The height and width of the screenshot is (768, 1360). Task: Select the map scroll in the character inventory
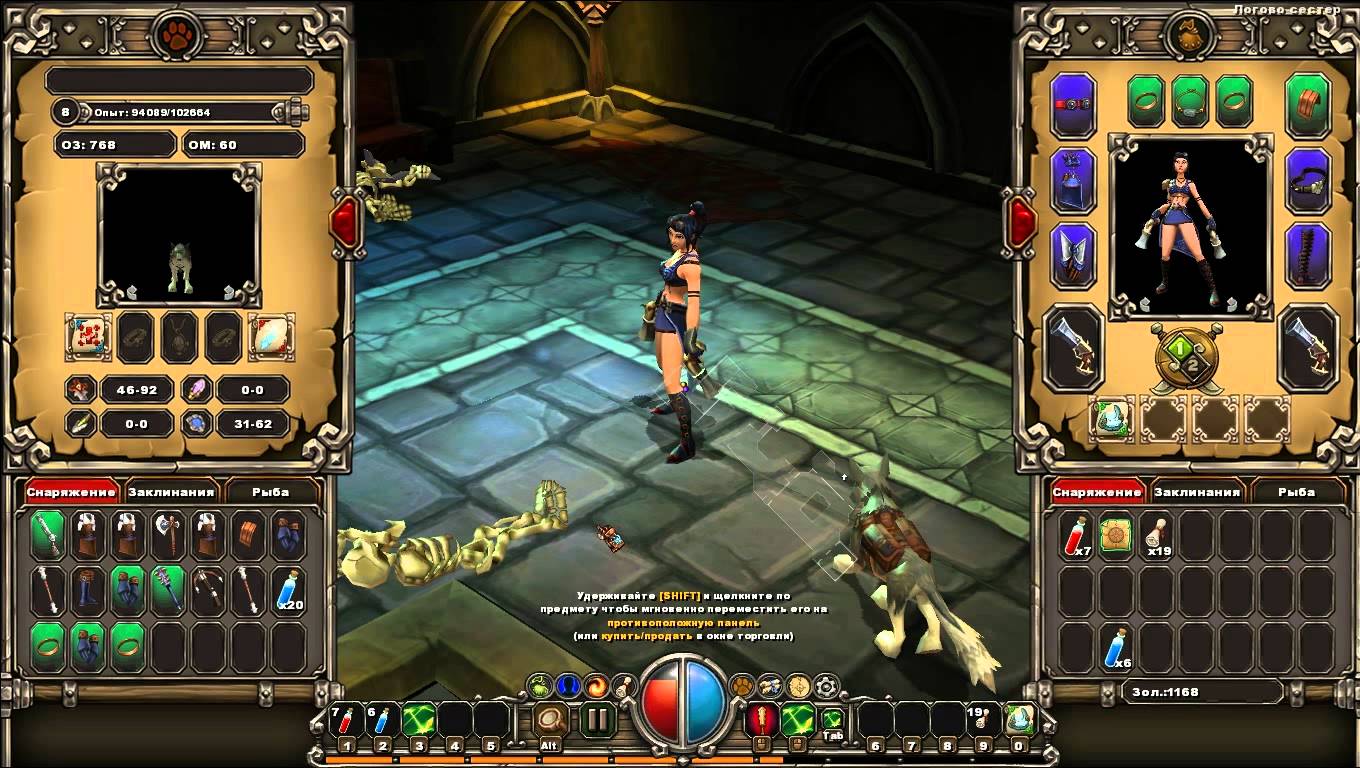click(1116, 536)
